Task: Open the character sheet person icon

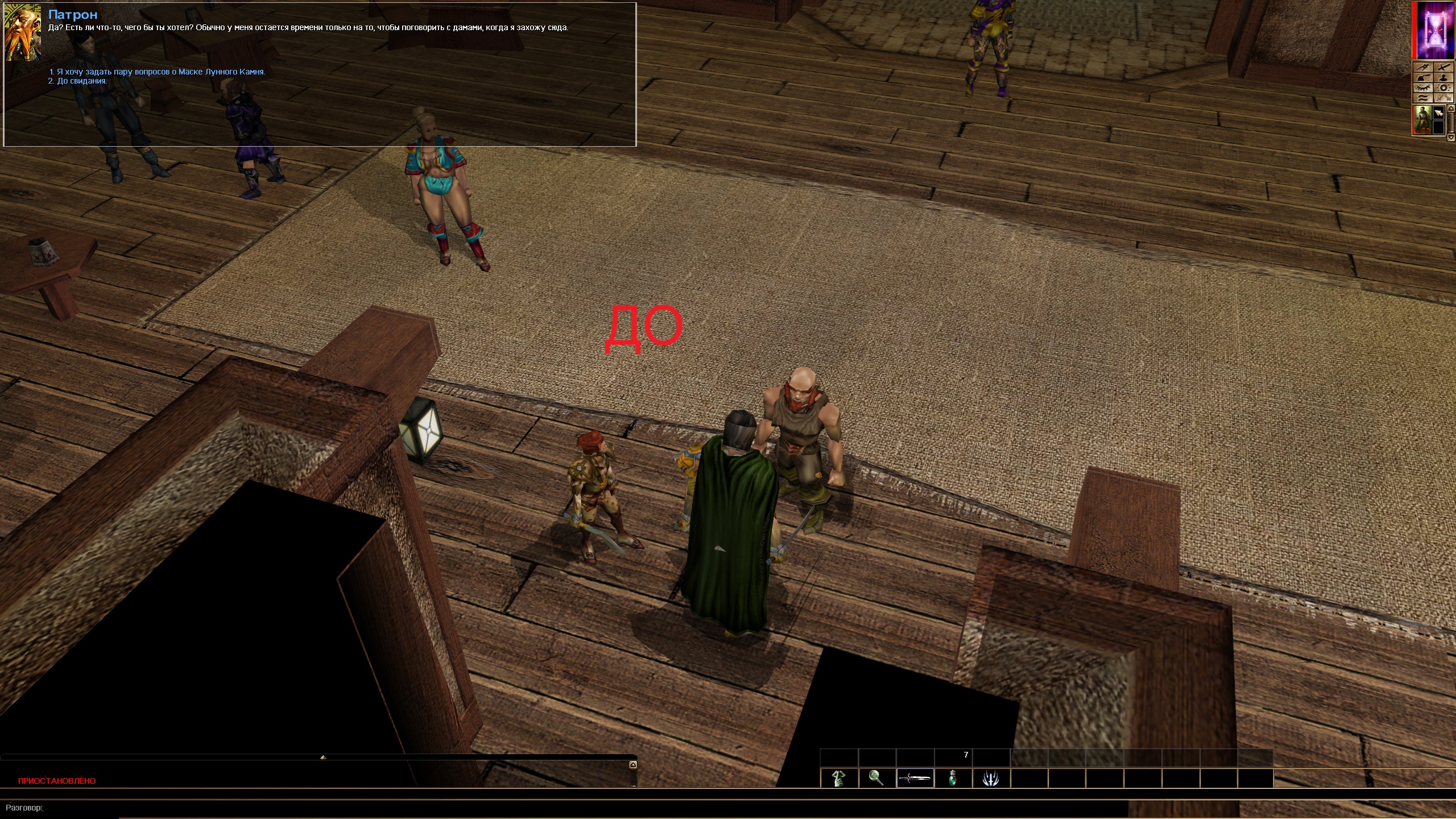Action: (1443, 77)
